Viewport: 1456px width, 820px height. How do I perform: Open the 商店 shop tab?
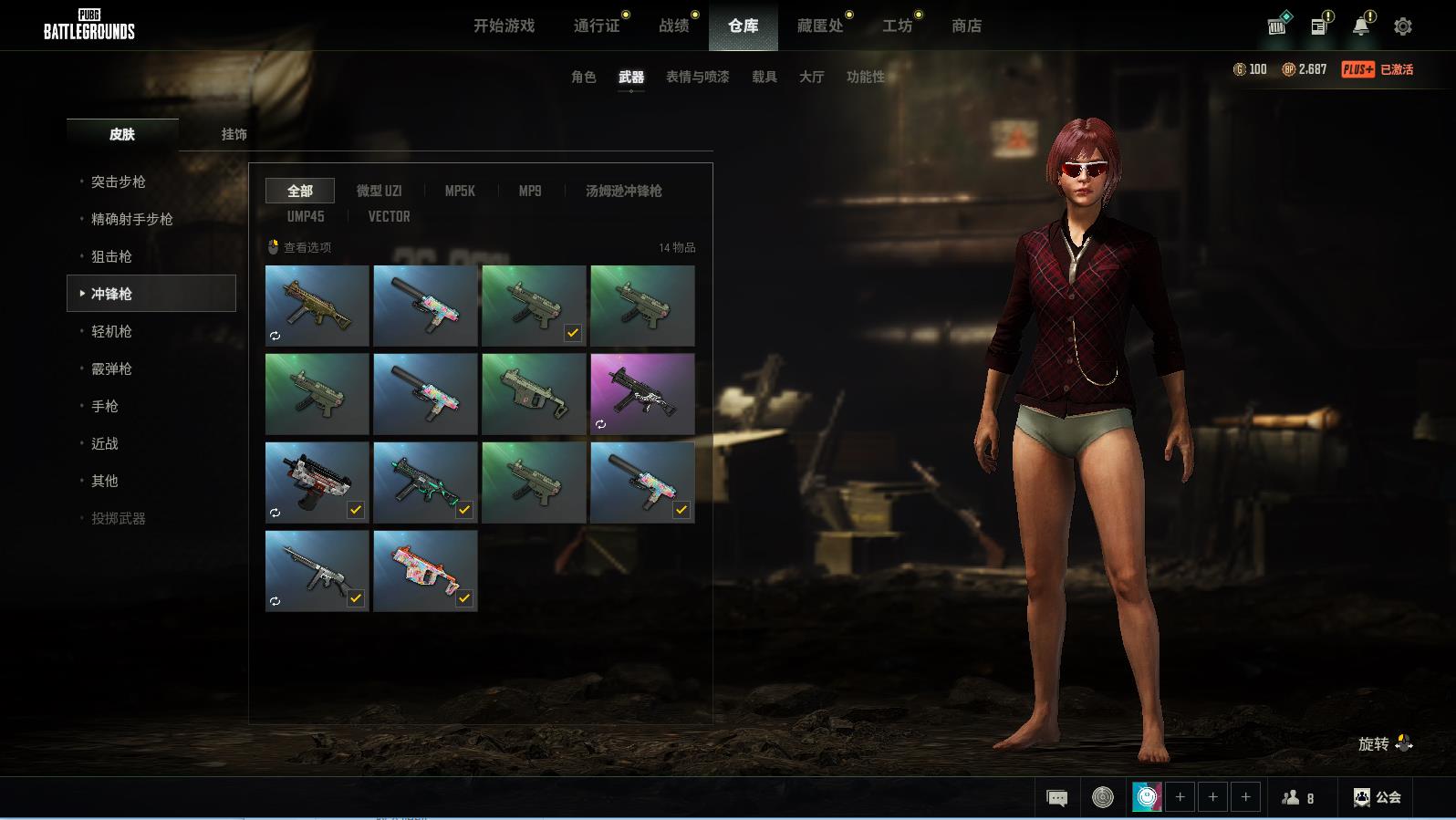pos(966,26)
